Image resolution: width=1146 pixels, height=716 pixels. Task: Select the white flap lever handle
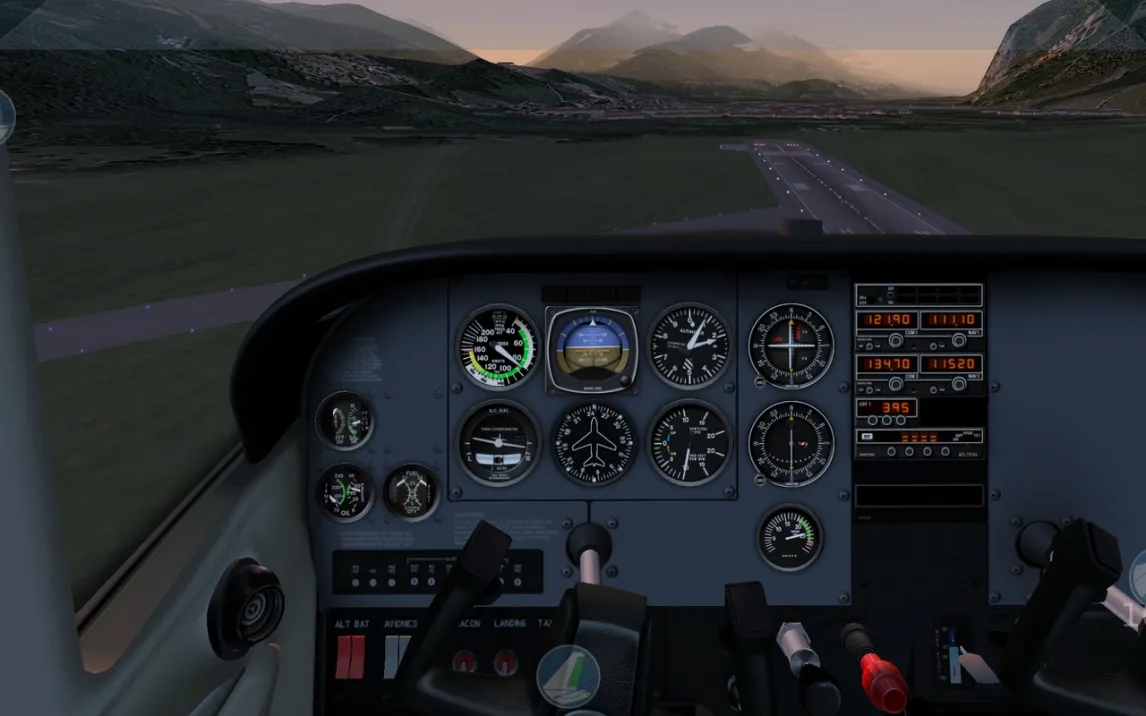click(972, 667)
